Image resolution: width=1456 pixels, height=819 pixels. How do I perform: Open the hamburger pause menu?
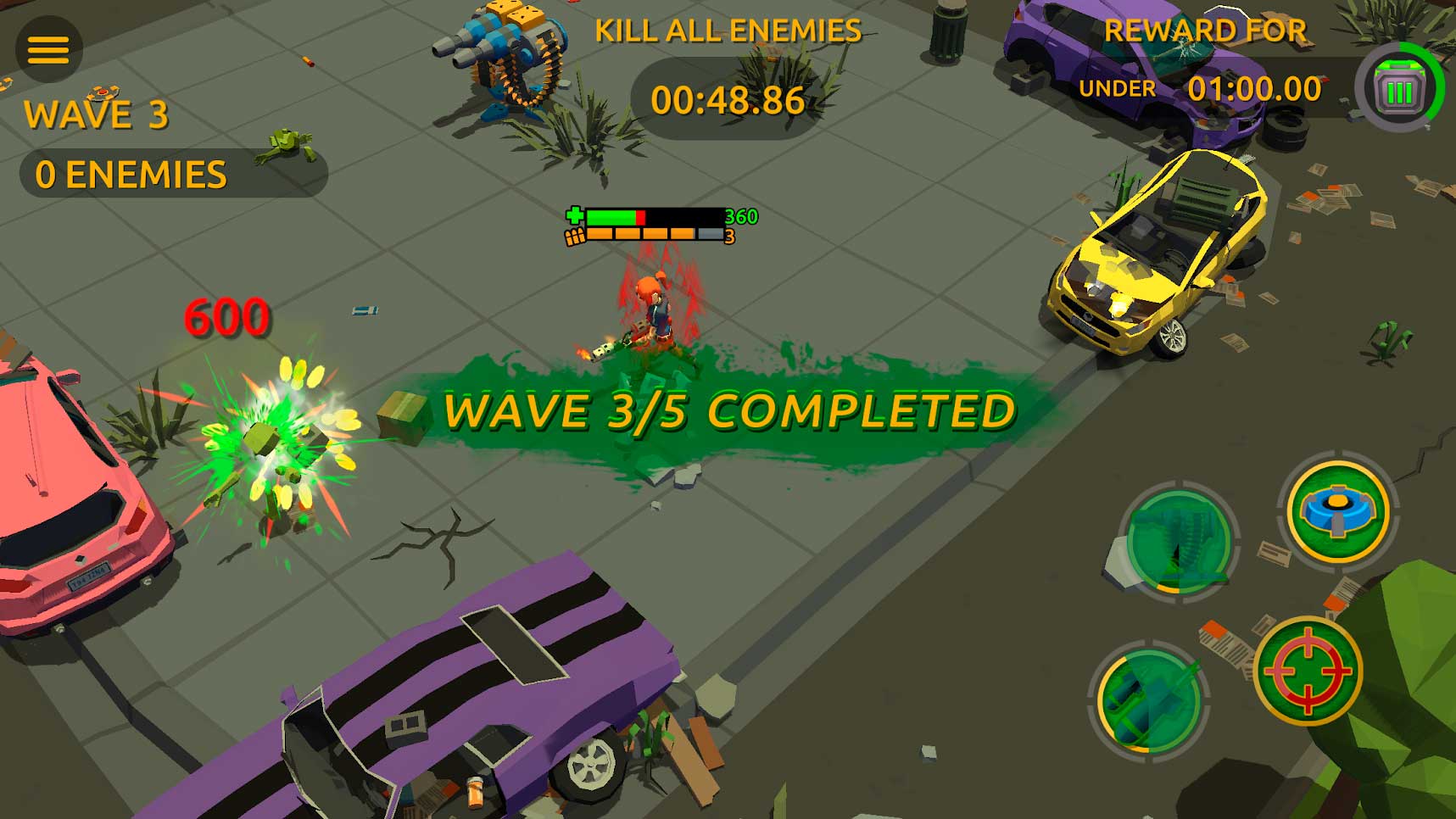(48, 50)
